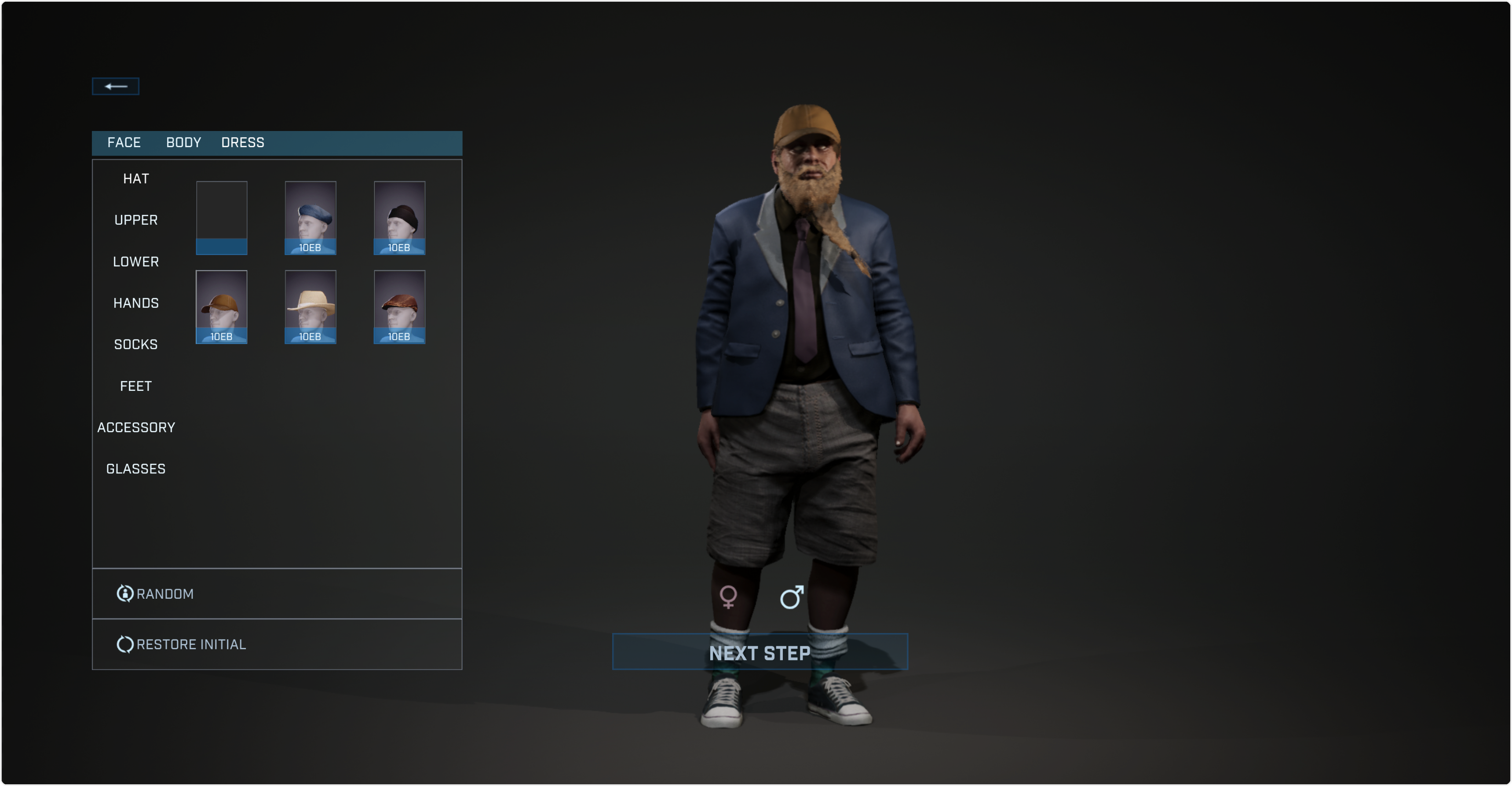This screenshot has width=1512, height=786.
Task: Open the ACCESSORY category
Action: 136,428
